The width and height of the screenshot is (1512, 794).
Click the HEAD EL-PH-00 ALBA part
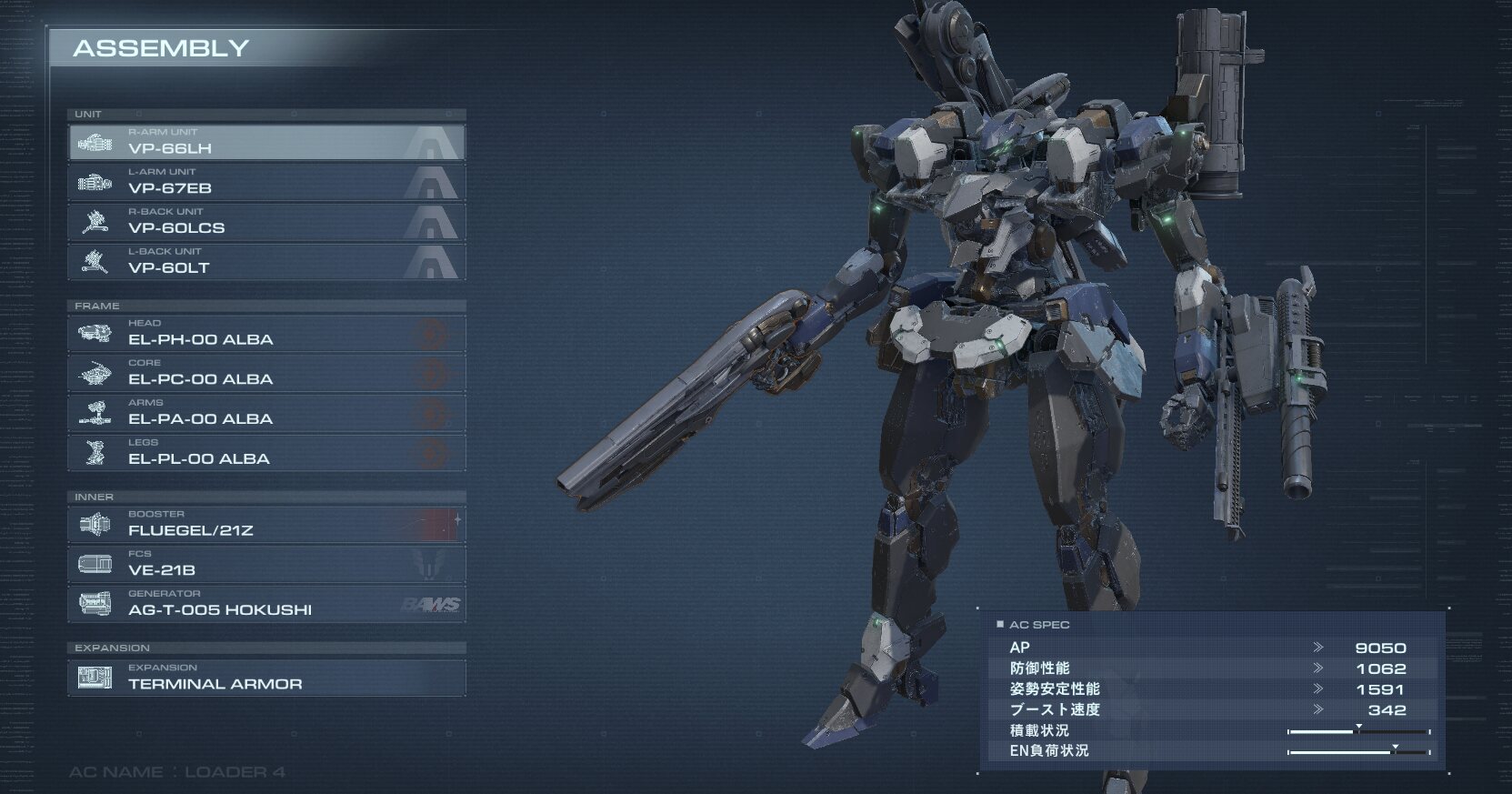pyautogui.click(x=266, y=334)
